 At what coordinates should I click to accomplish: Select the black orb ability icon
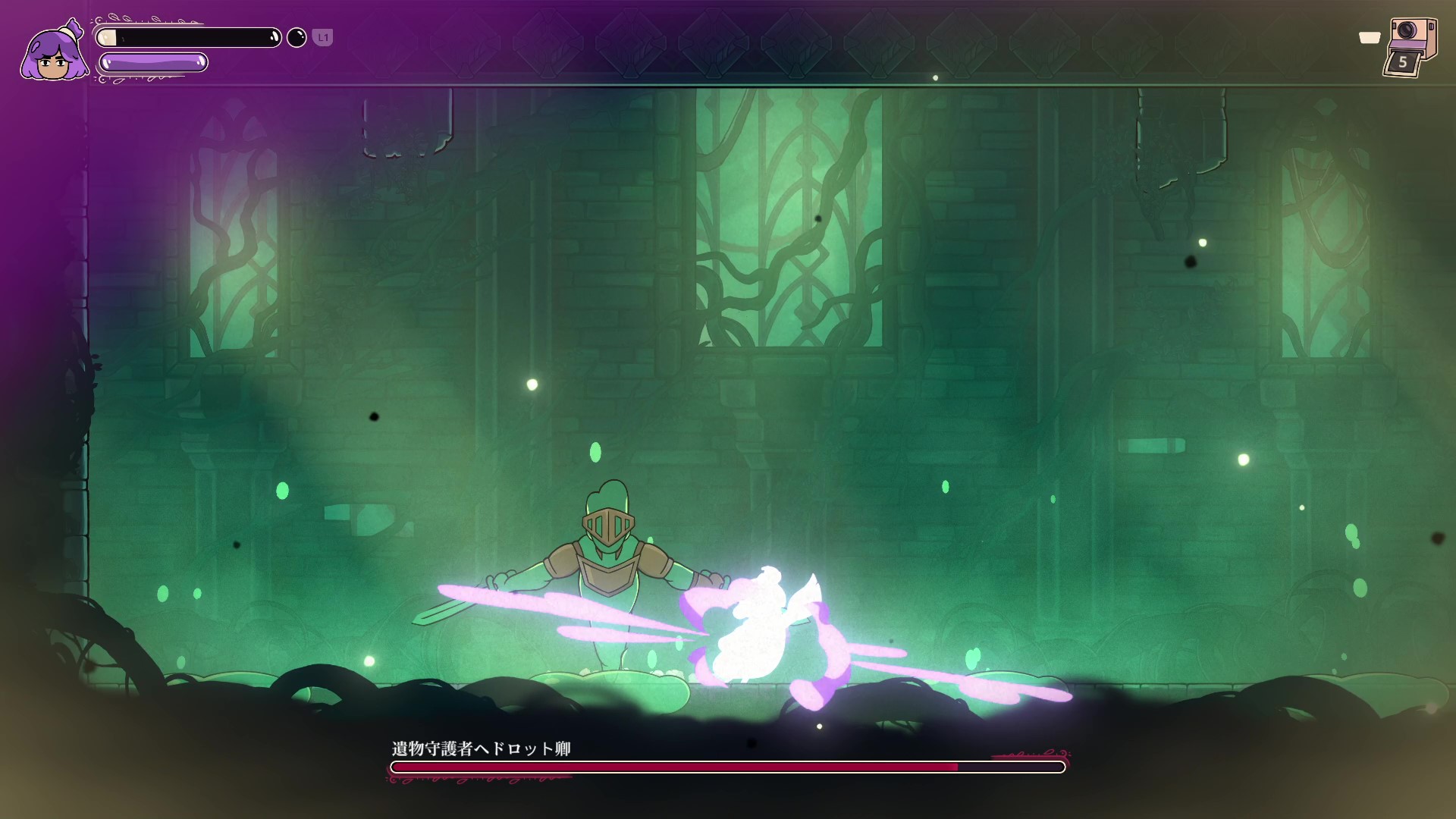pos(297,37)
